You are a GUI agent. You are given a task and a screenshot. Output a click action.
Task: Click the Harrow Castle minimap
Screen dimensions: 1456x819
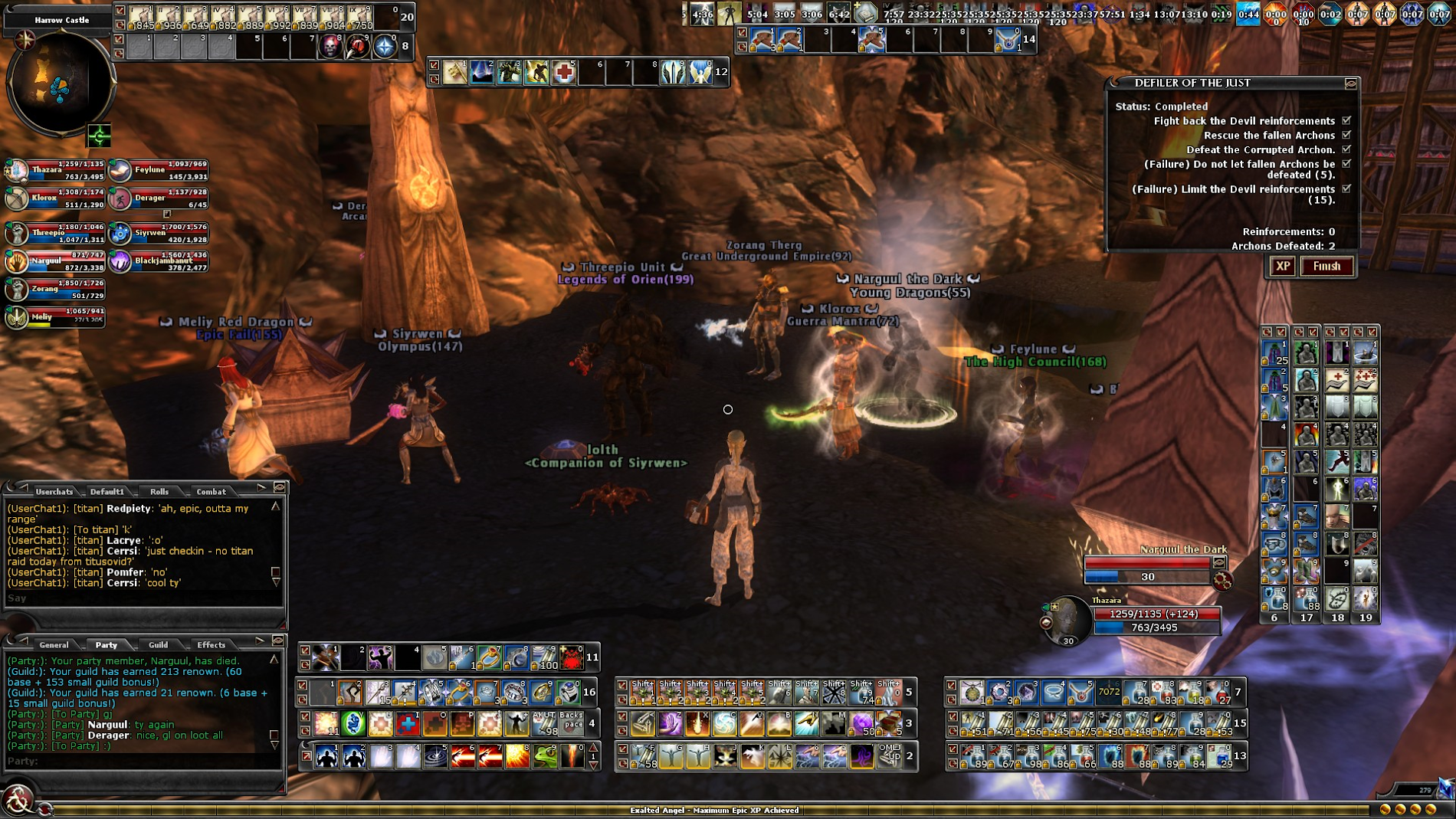pos(60,84)
